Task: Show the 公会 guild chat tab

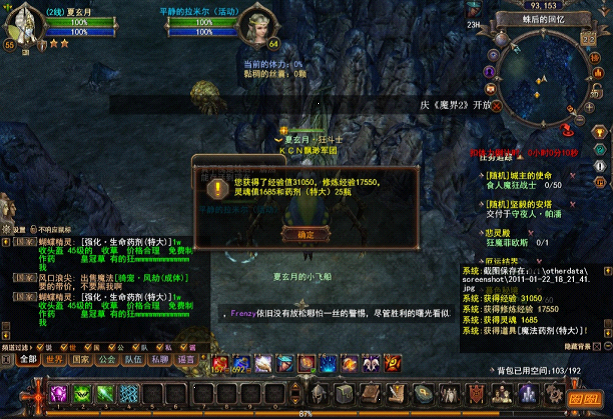Action: [x=107, y=359]
